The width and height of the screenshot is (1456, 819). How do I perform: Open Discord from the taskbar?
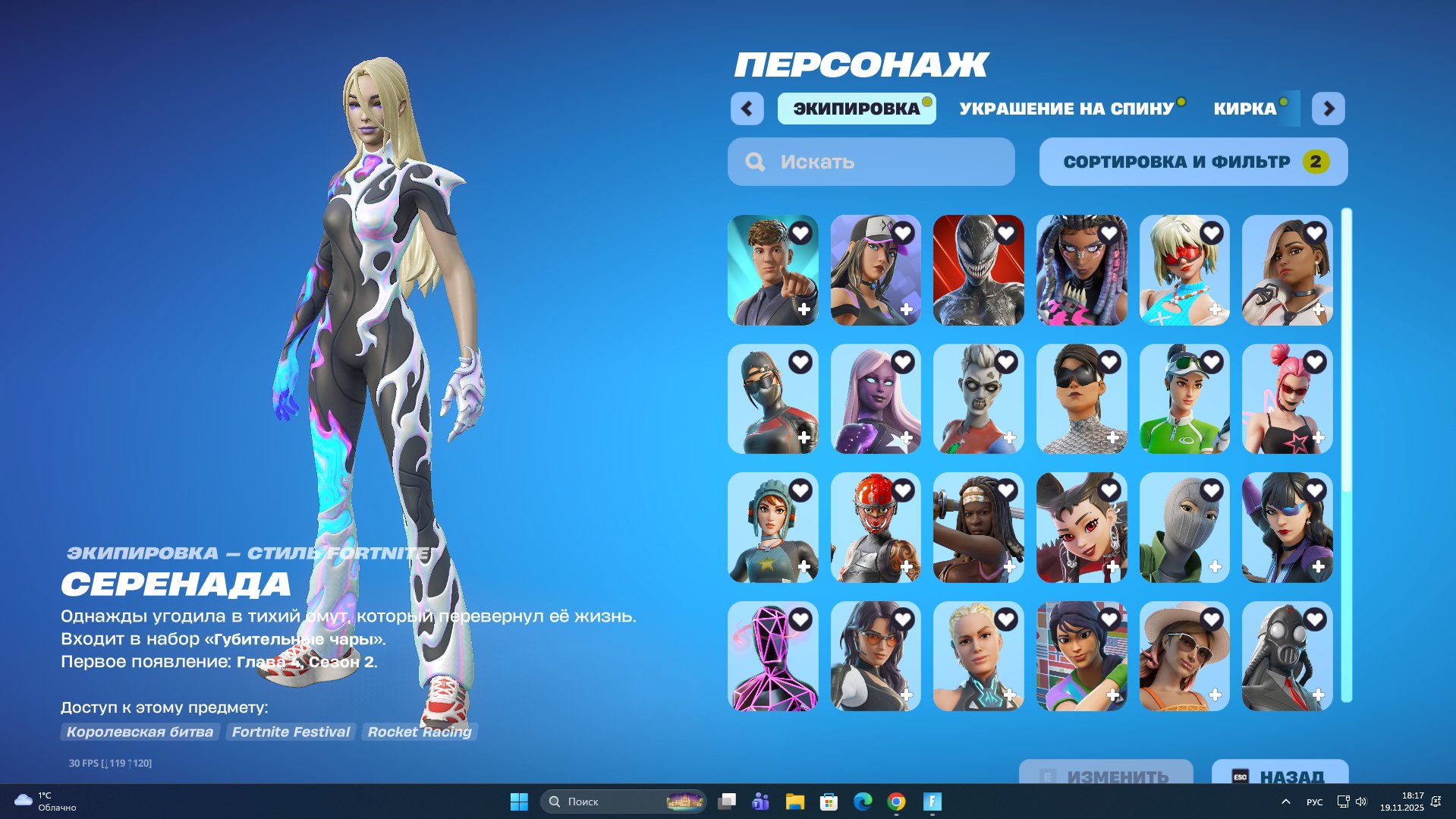click(759, 802)
